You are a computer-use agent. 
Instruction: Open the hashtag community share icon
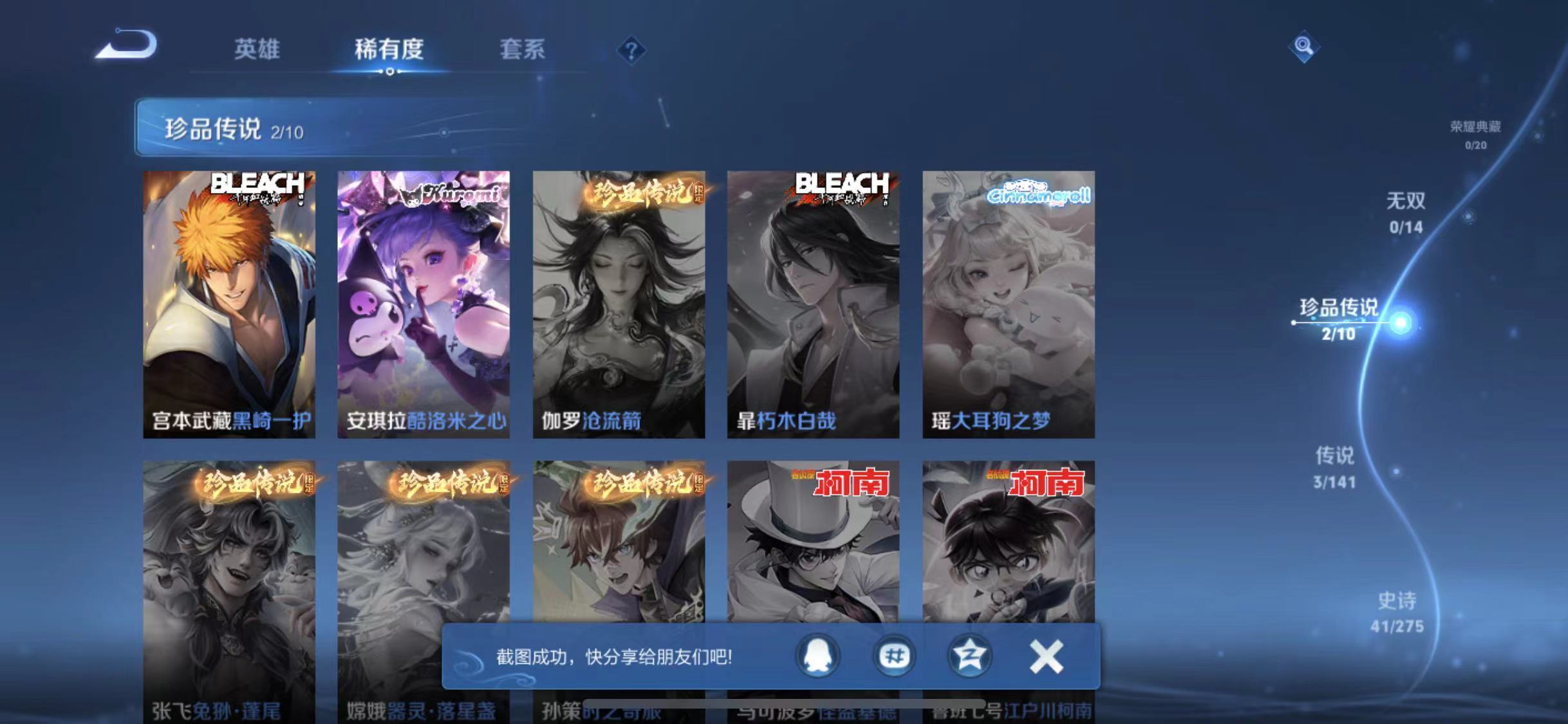pyautogui.click(x=895, y=656)
